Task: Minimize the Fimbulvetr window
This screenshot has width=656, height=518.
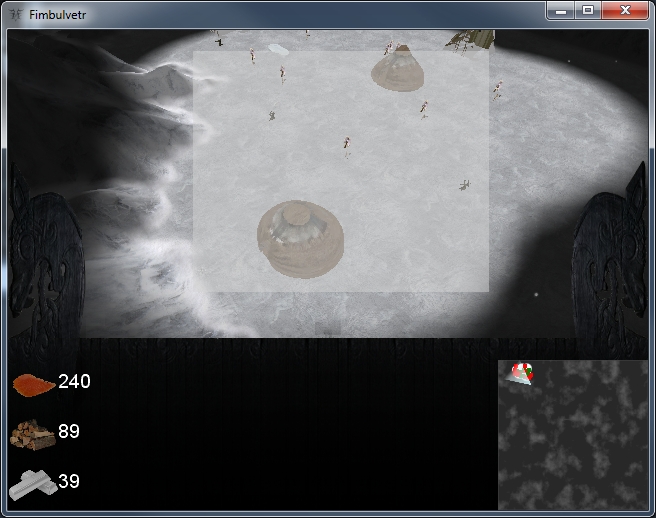Action: click(x=562, y=10)
